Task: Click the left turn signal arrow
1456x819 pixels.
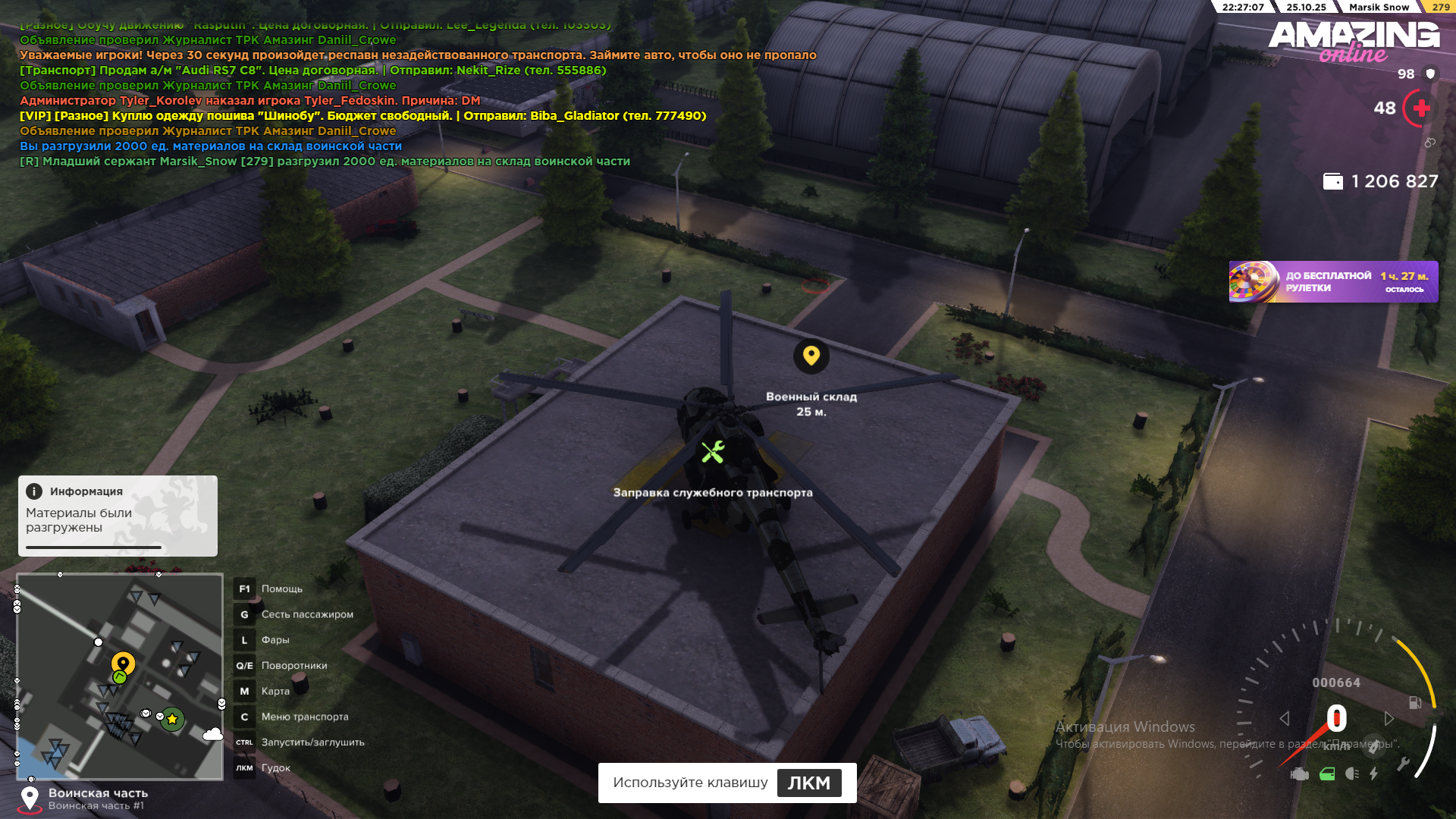Action: [1284, 718]
